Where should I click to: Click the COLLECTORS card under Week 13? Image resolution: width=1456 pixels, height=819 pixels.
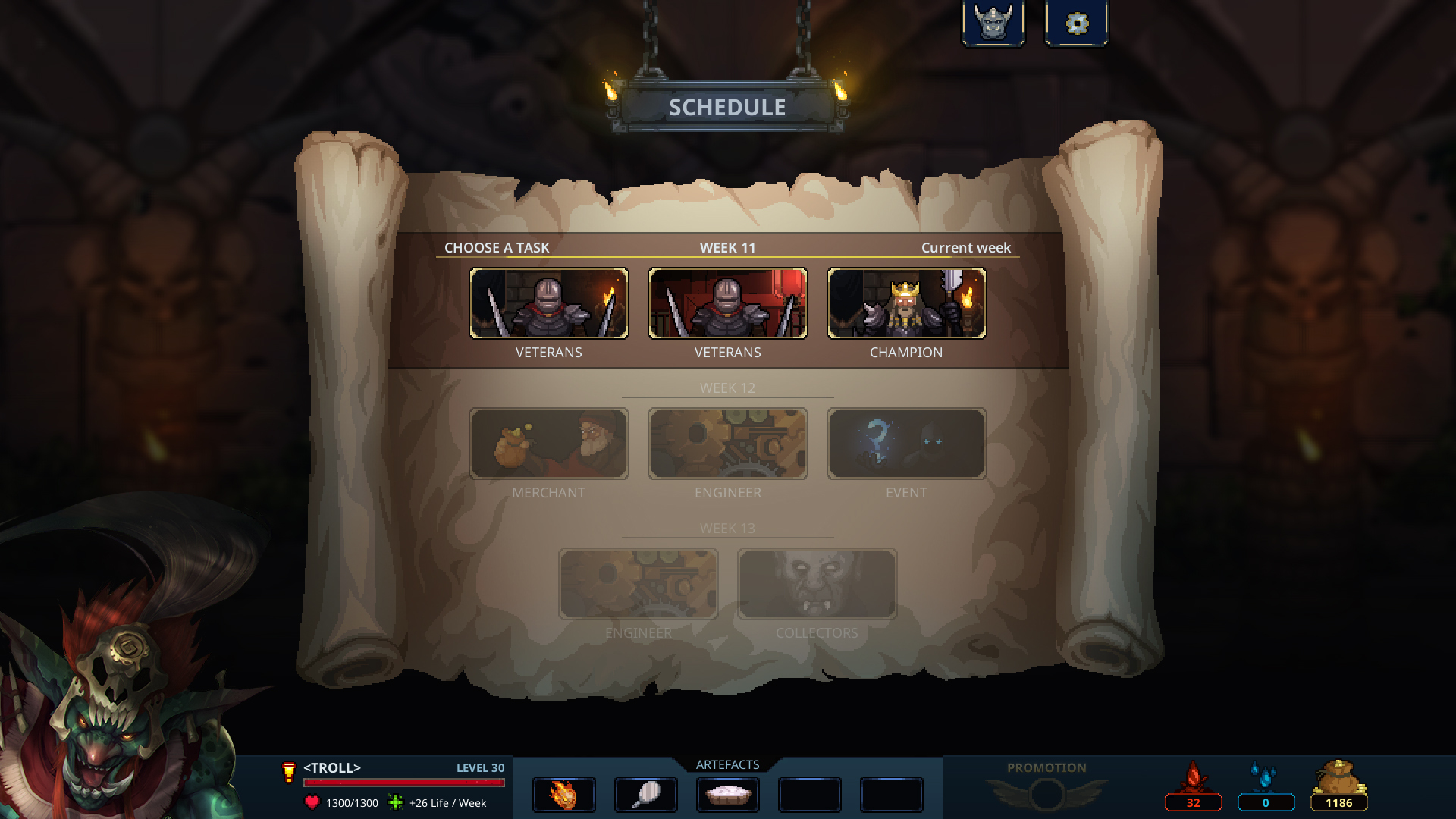tap(817, 585)
